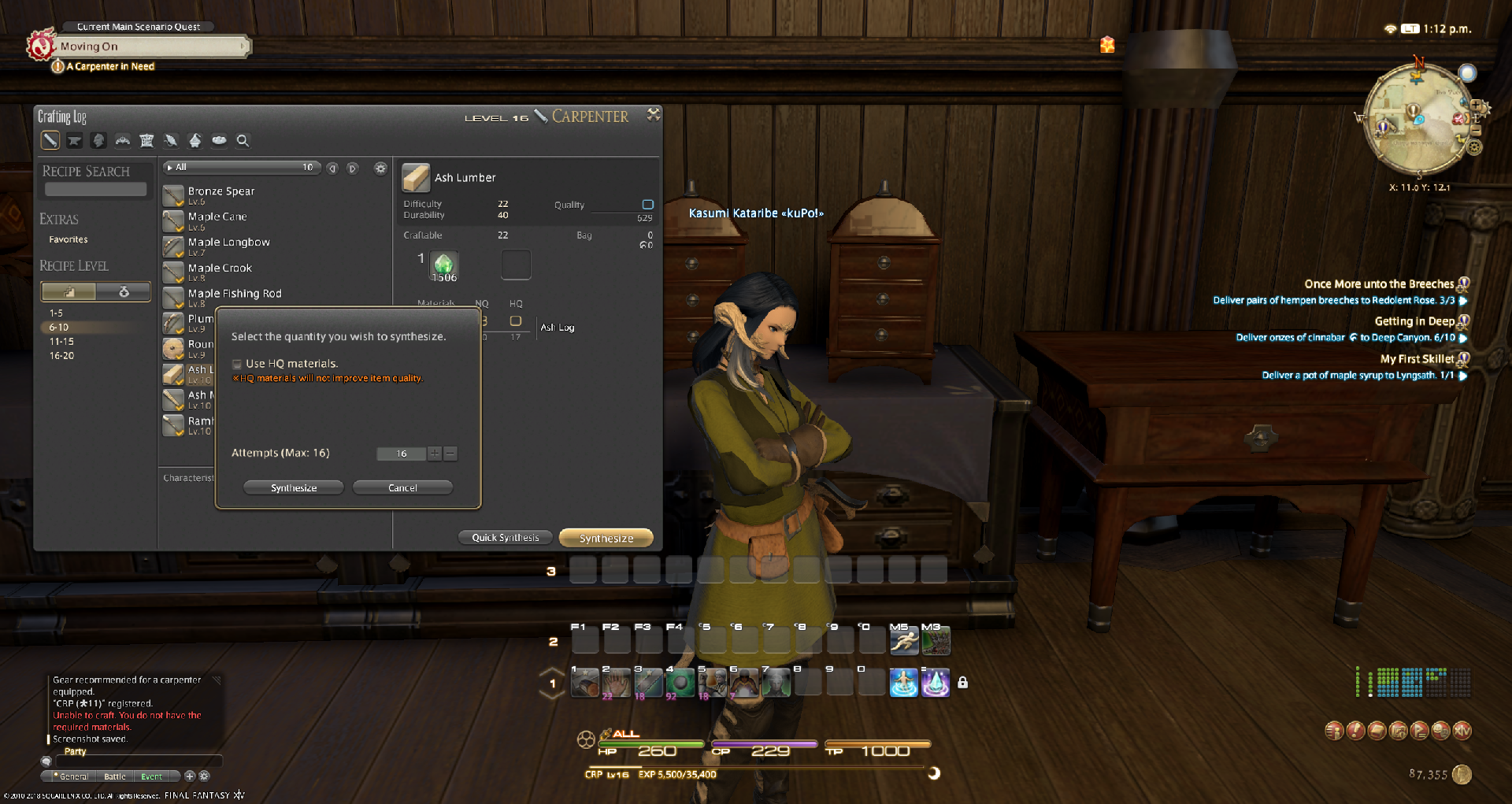Switch chat to the Battle tab
The image size is (1512, 804).
(115, 776)
